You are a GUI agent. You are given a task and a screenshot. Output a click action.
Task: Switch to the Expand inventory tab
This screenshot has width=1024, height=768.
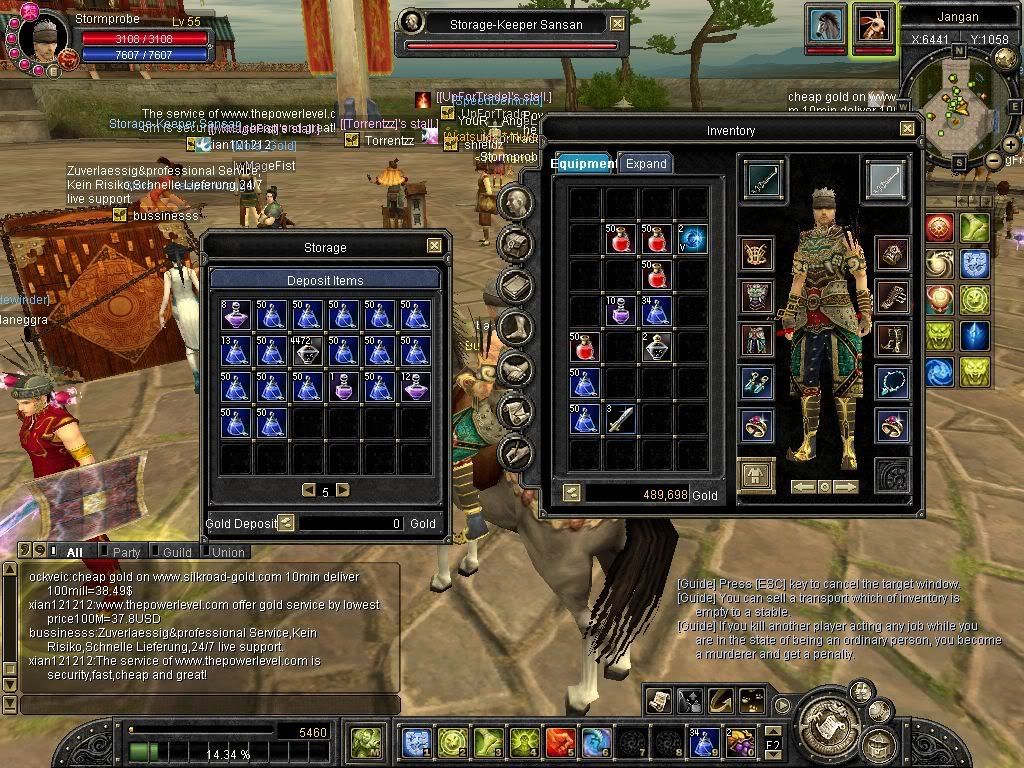(x=645, y=164)
